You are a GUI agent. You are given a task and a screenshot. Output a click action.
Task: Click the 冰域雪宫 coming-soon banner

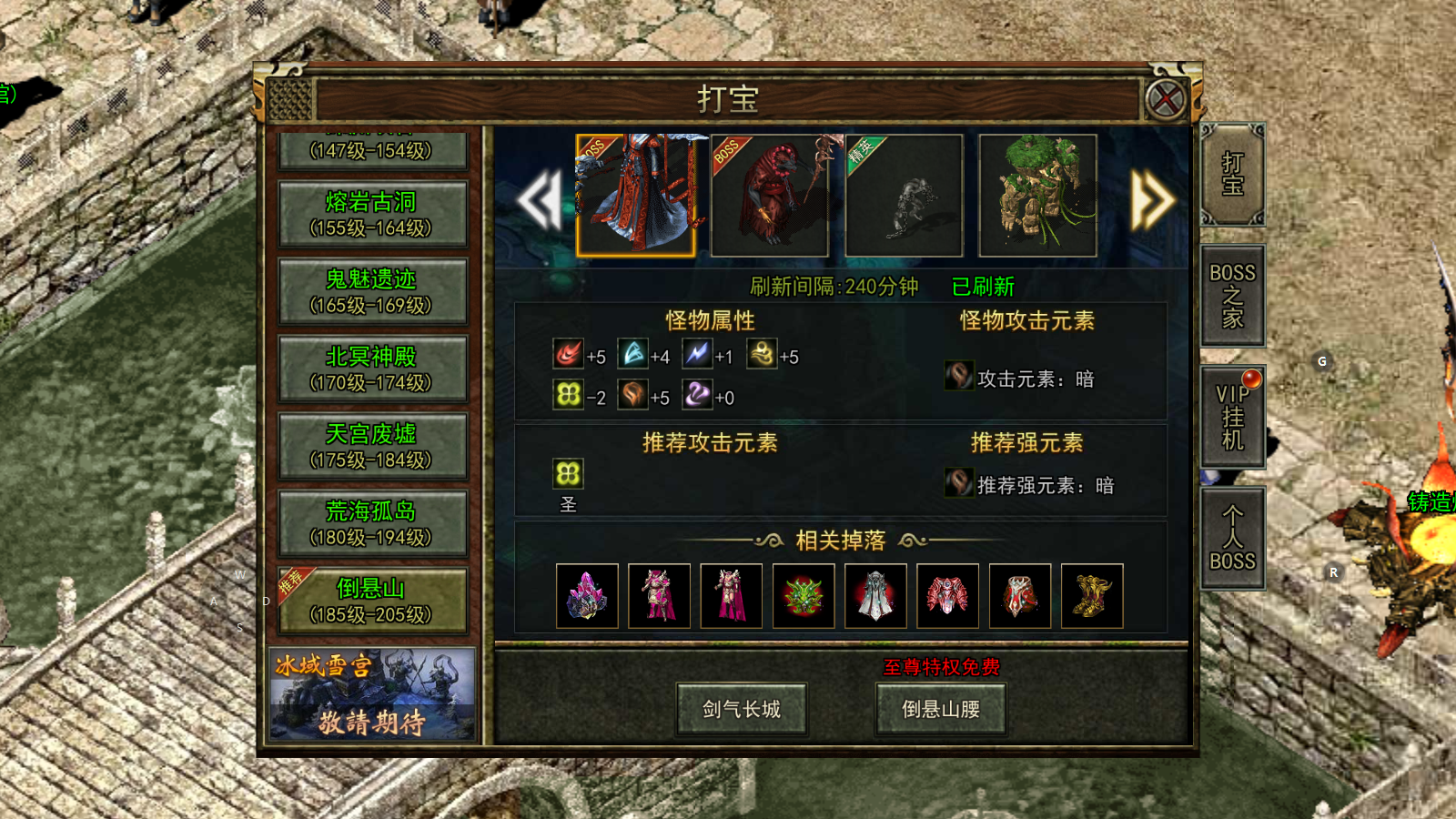coord(371,694)
